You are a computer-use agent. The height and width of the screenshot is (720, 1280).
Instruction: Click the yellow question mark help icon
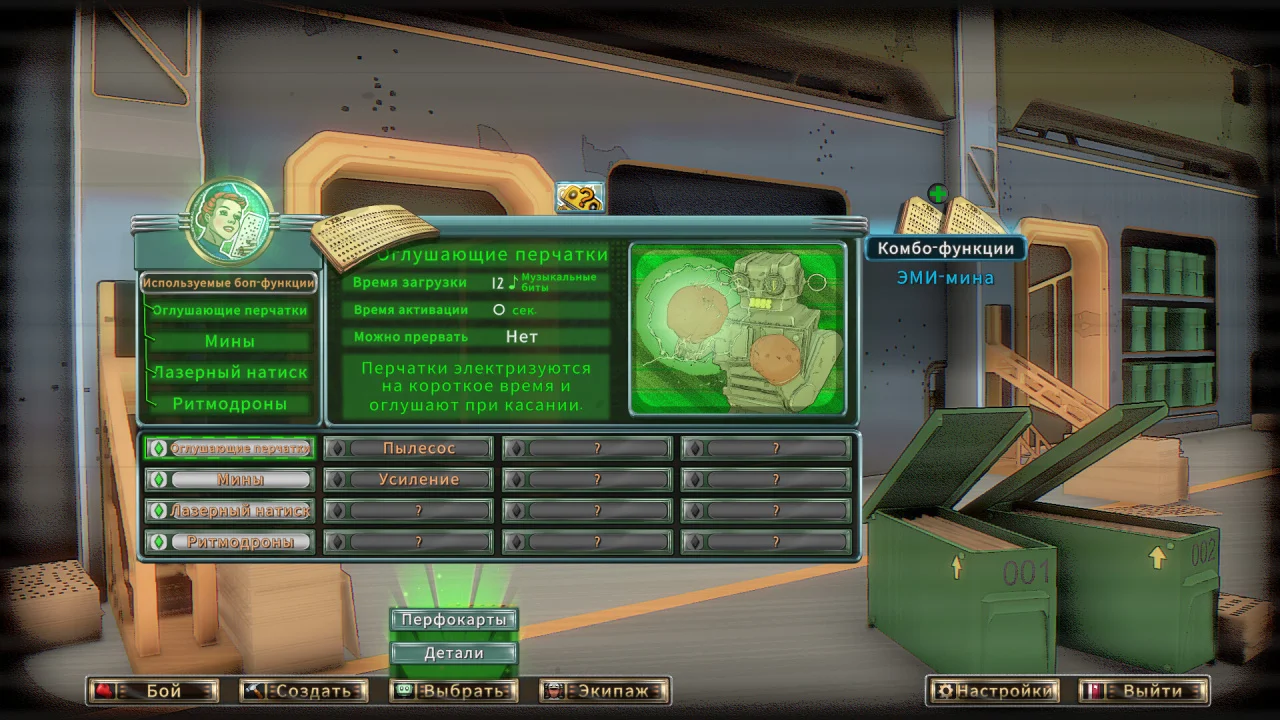tap(580, 198)
